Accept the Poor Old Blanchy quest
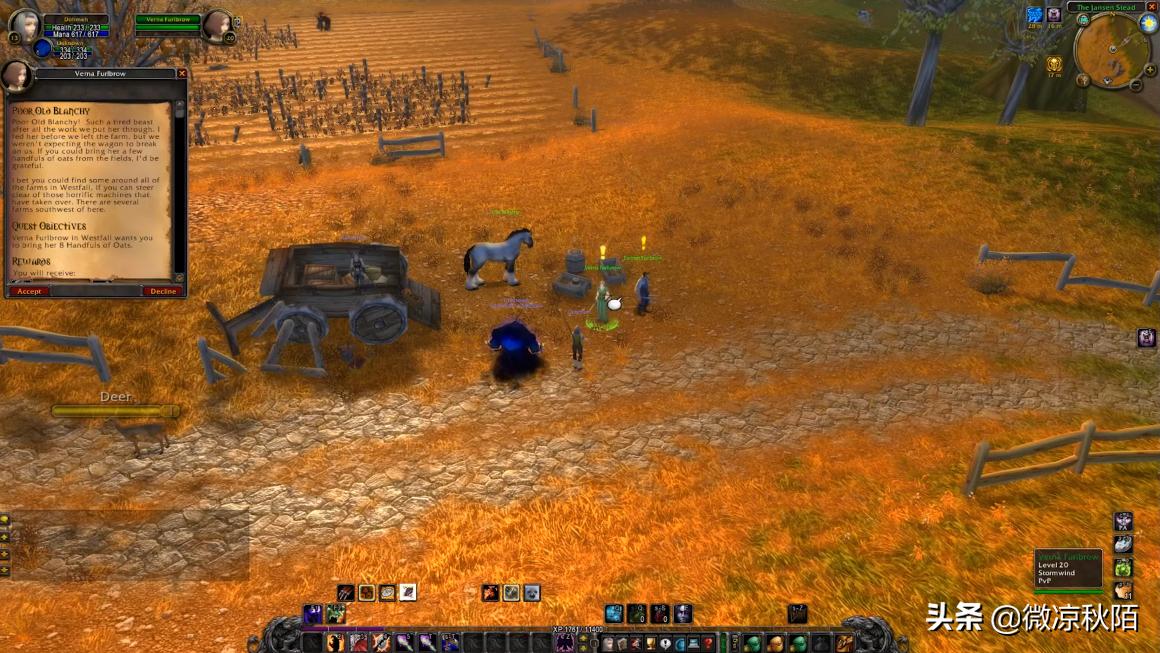Image resolution: width=1160 pixels, height=653 pixels. [x=29, y=291]
